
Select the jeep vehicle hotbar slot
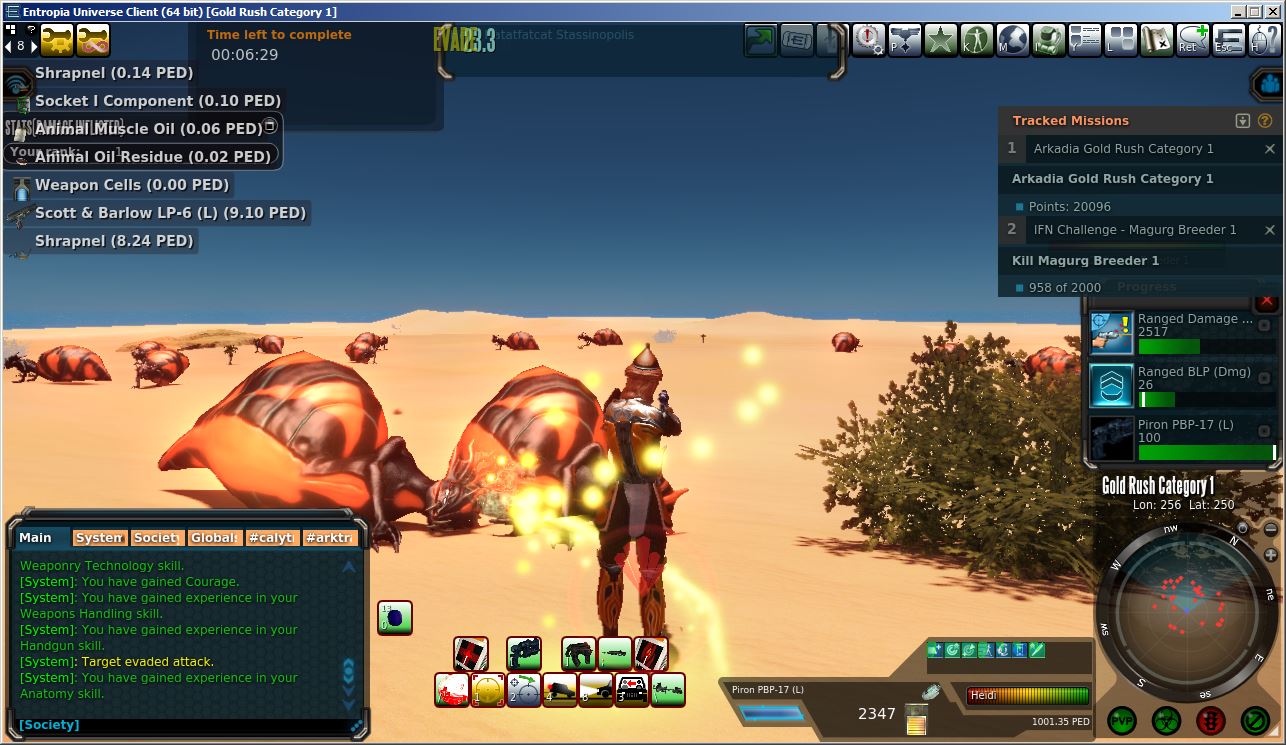tap(632, 690)
